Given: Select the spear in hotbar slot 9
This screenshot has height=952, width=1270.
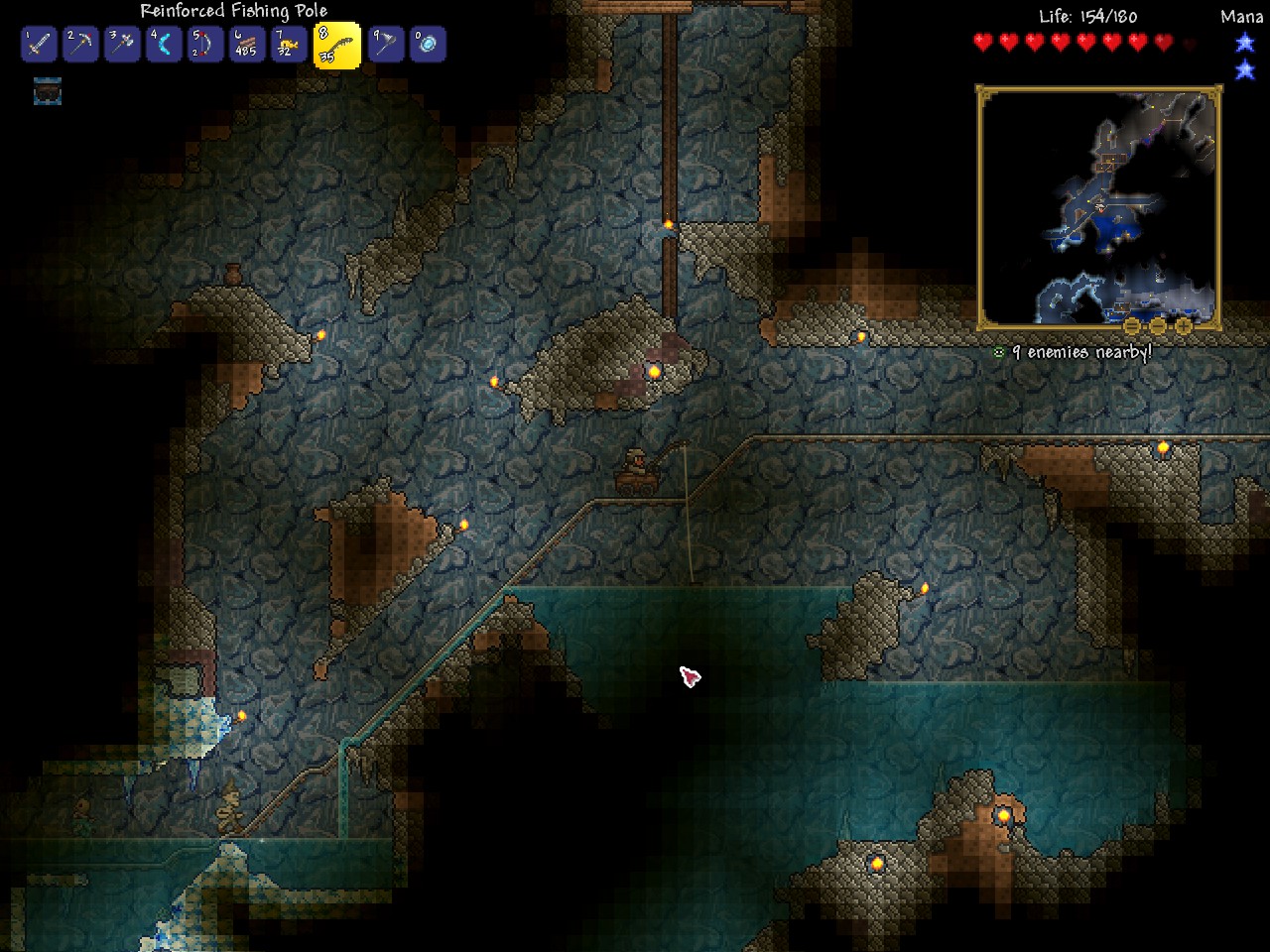Looking at the screenshot, I should coord(385,45).
